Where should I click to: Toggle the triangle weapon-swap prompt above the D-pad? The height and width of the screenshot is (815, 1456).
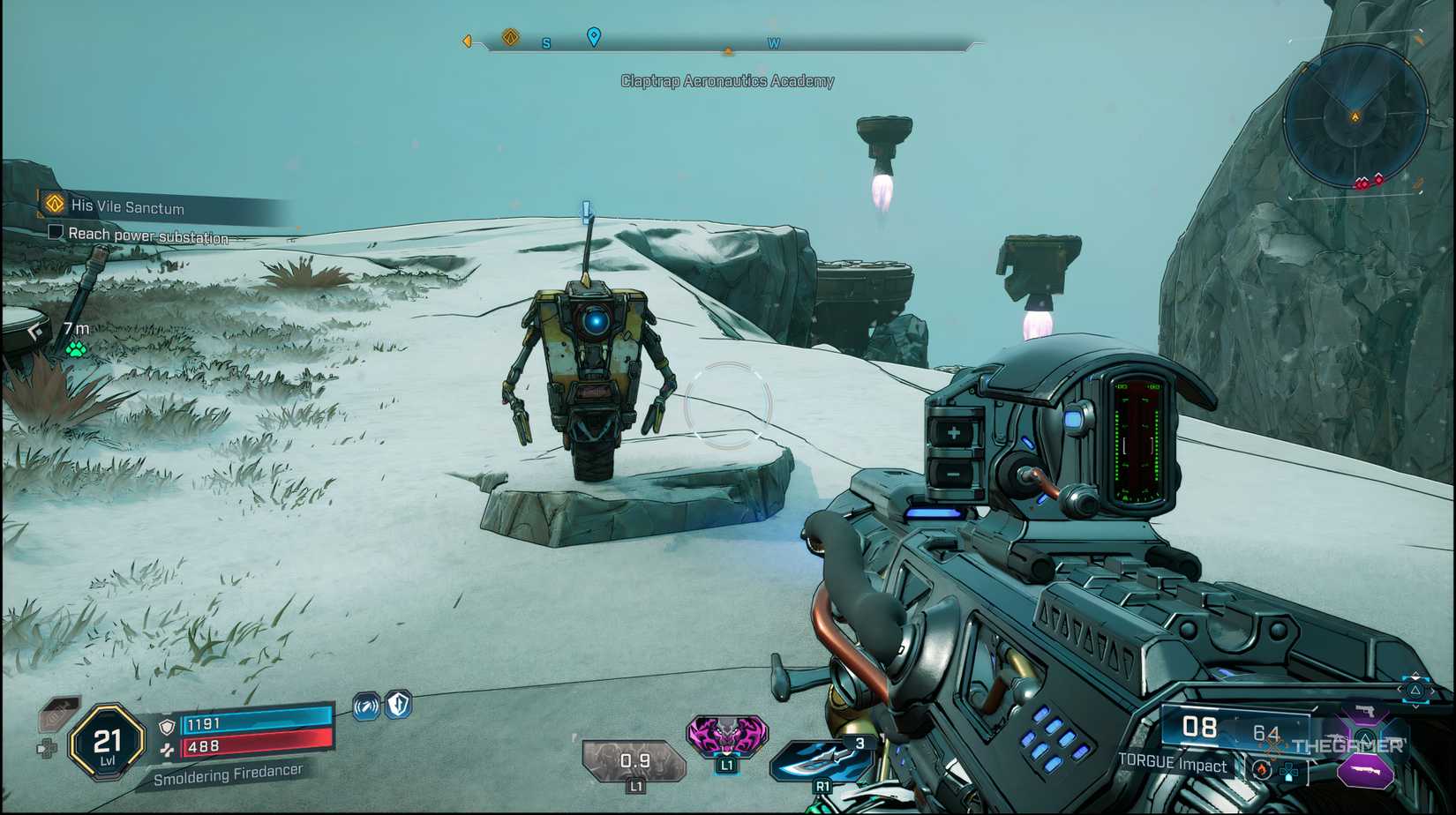1415,690
